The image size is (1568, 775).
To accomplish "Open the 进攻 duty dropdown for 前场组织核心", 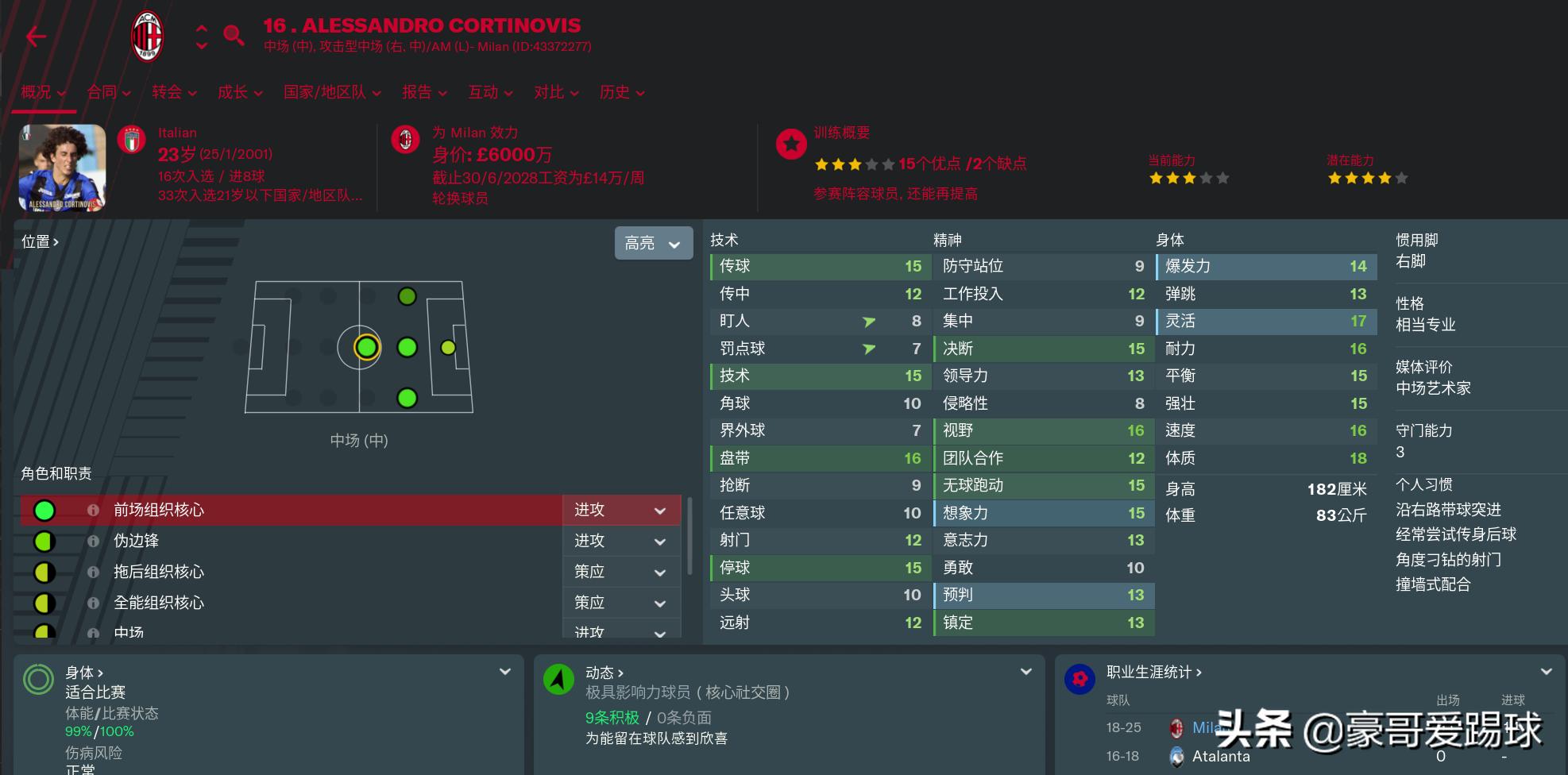I will pyautogui.click(x=621, y=510).
